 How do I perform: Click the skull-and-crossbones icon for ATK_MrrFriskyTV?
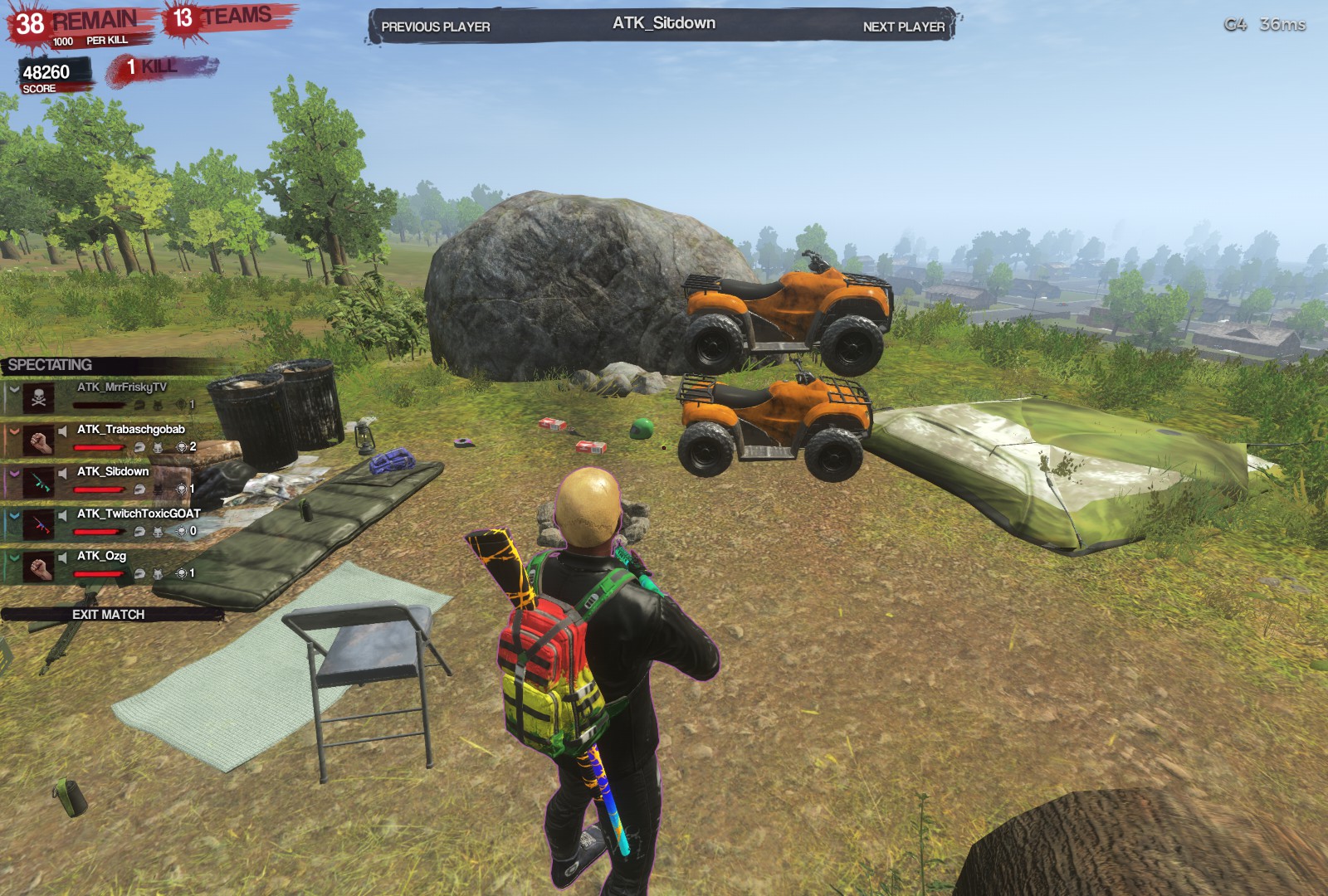39,396
